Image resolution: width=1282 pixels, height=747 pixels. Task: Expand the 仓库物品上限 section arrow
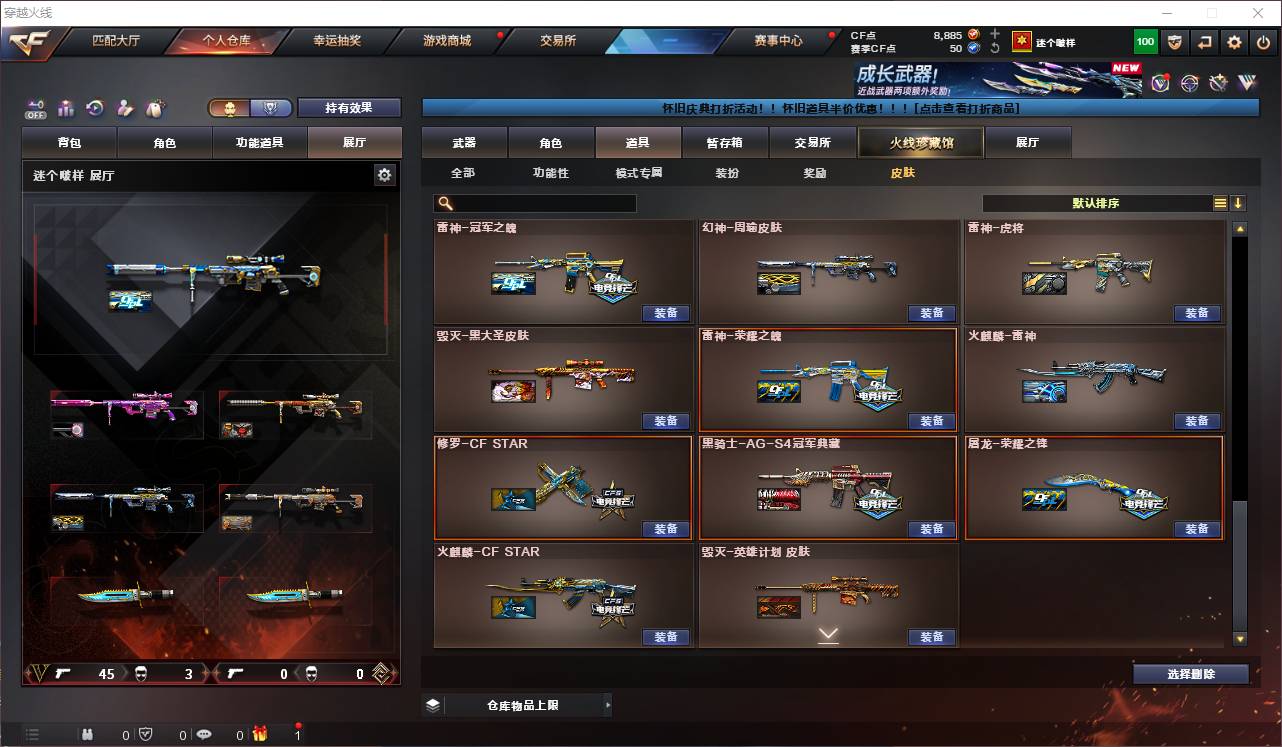(607, 704)
